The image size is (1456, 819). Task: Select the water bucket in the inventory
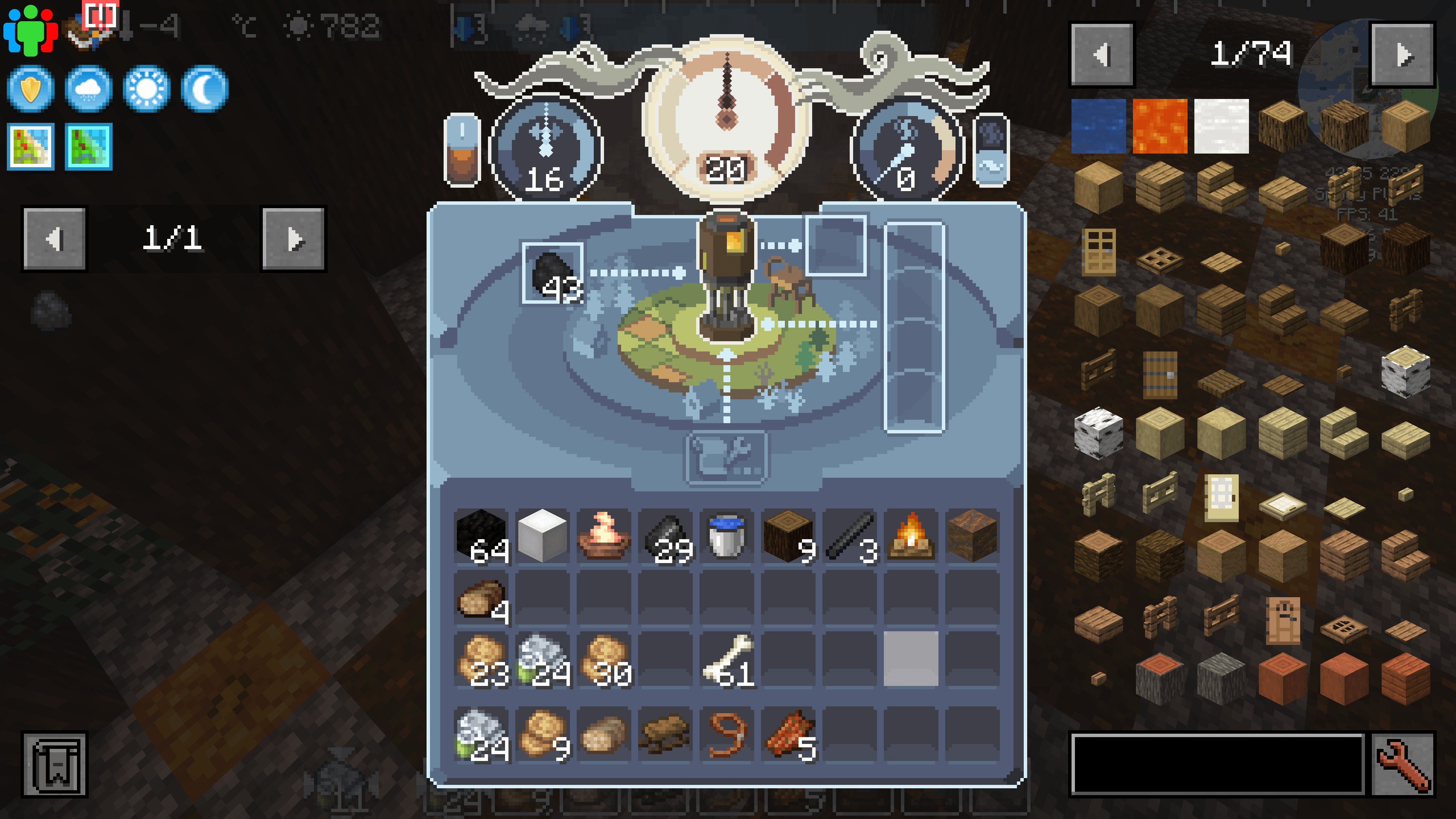726,536
